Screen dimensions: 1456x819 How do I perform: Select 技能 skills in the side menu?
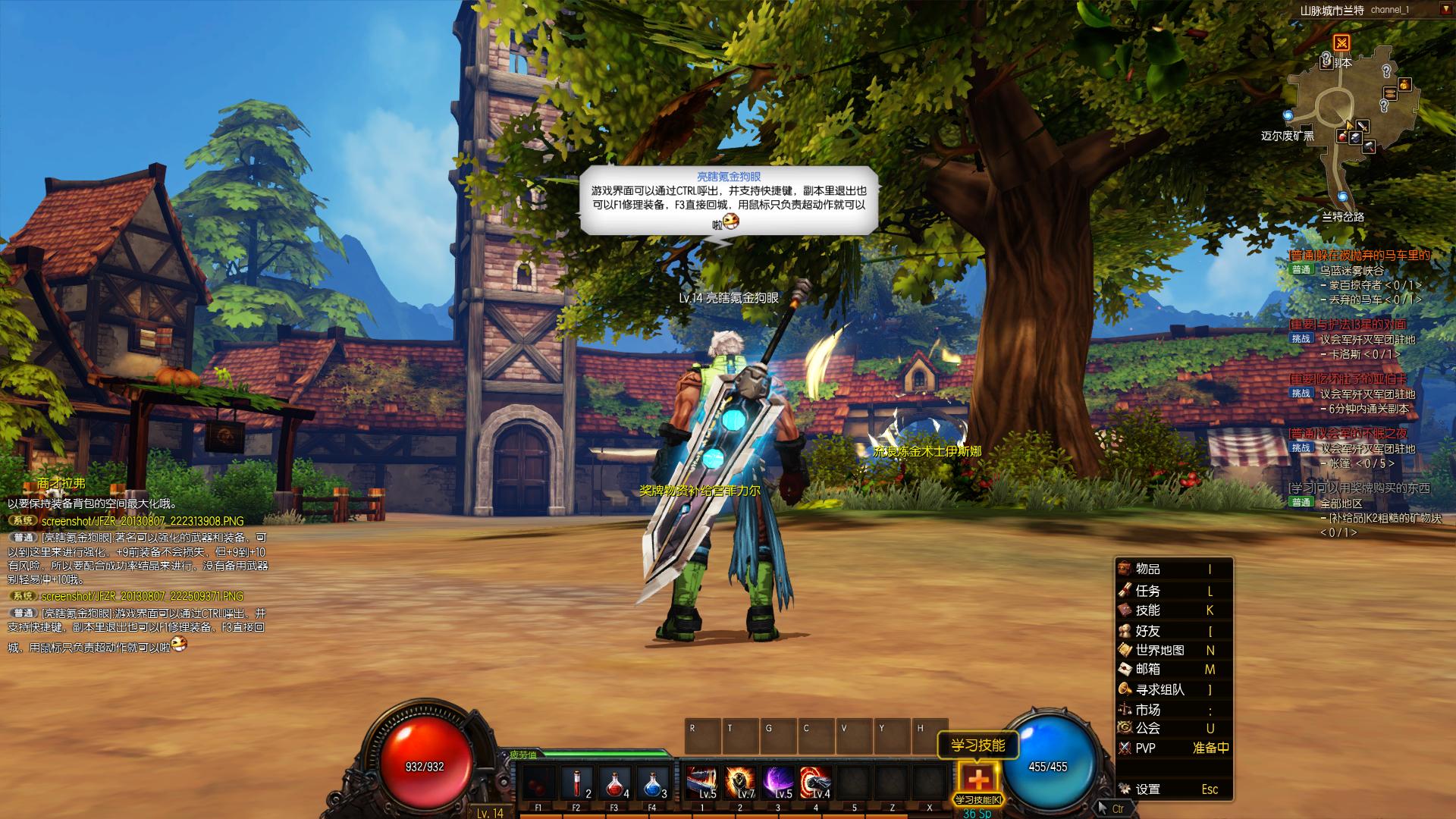click(x=1147, y=610)
